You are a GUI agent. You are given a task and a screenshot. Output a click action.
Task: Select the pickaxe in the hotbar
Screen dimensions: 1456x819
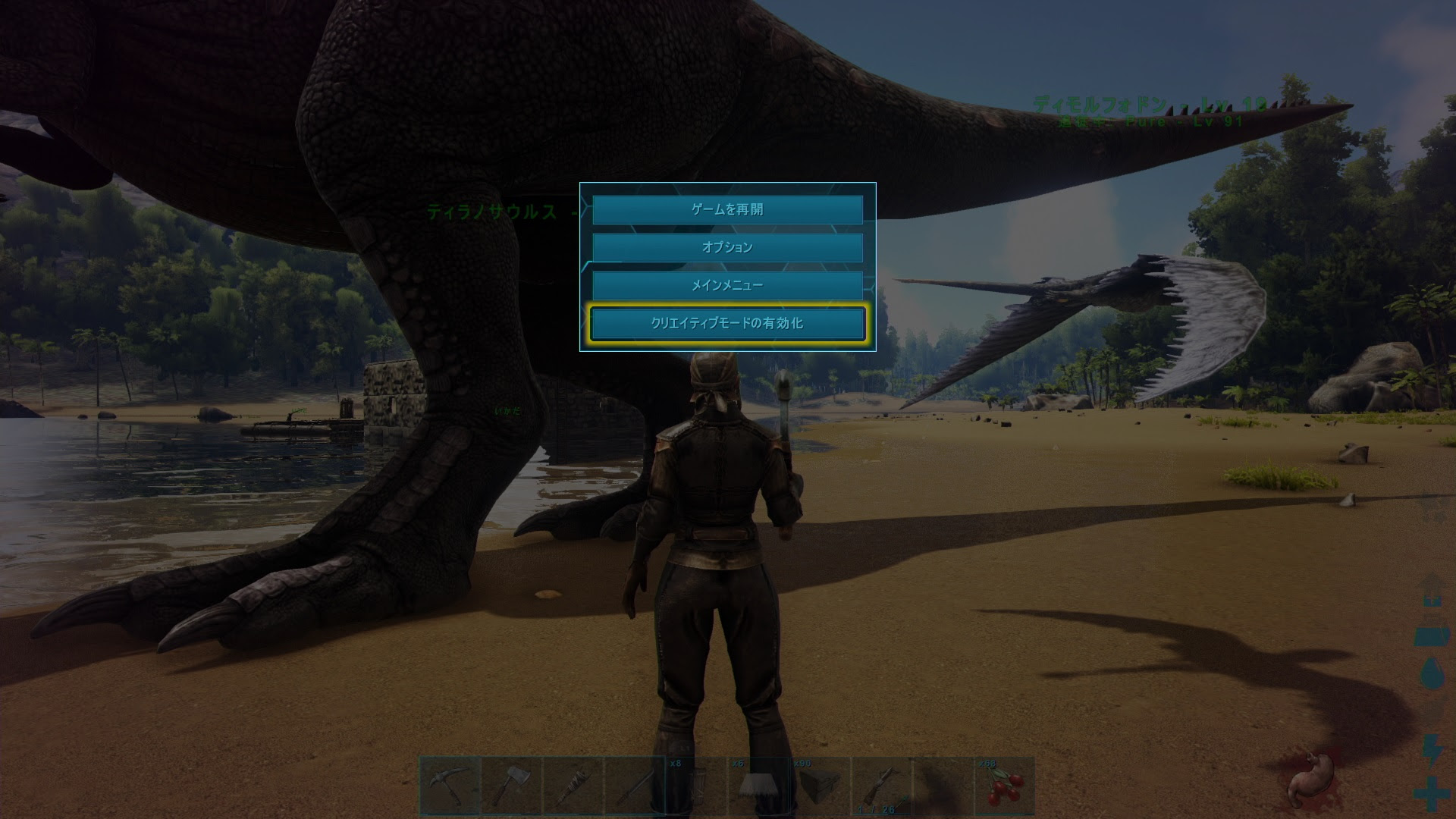pyautogui.click(x=449, y=789)
